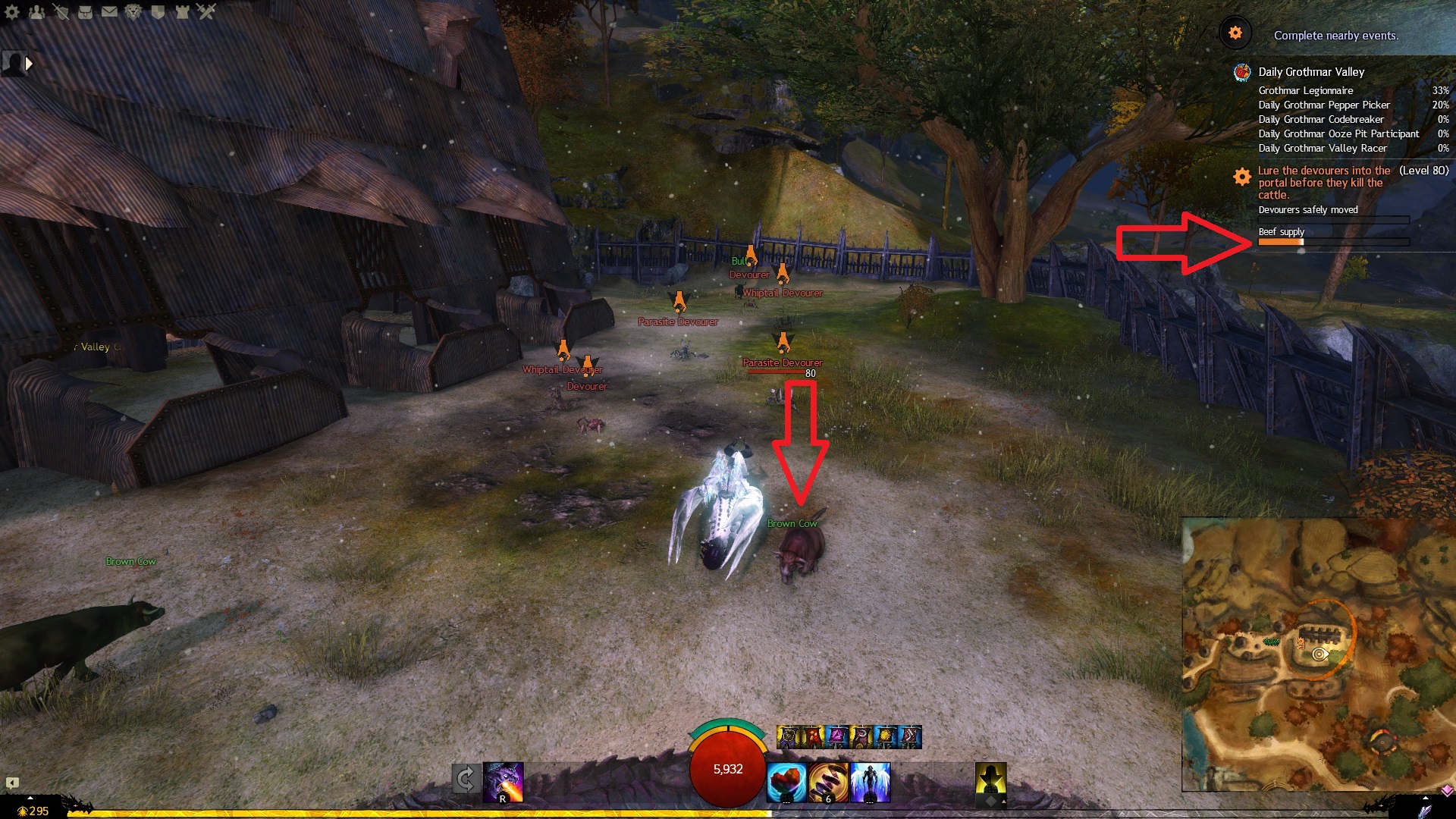
Task: Expand the party portrait arrow
Action: (x=29, y=64)
